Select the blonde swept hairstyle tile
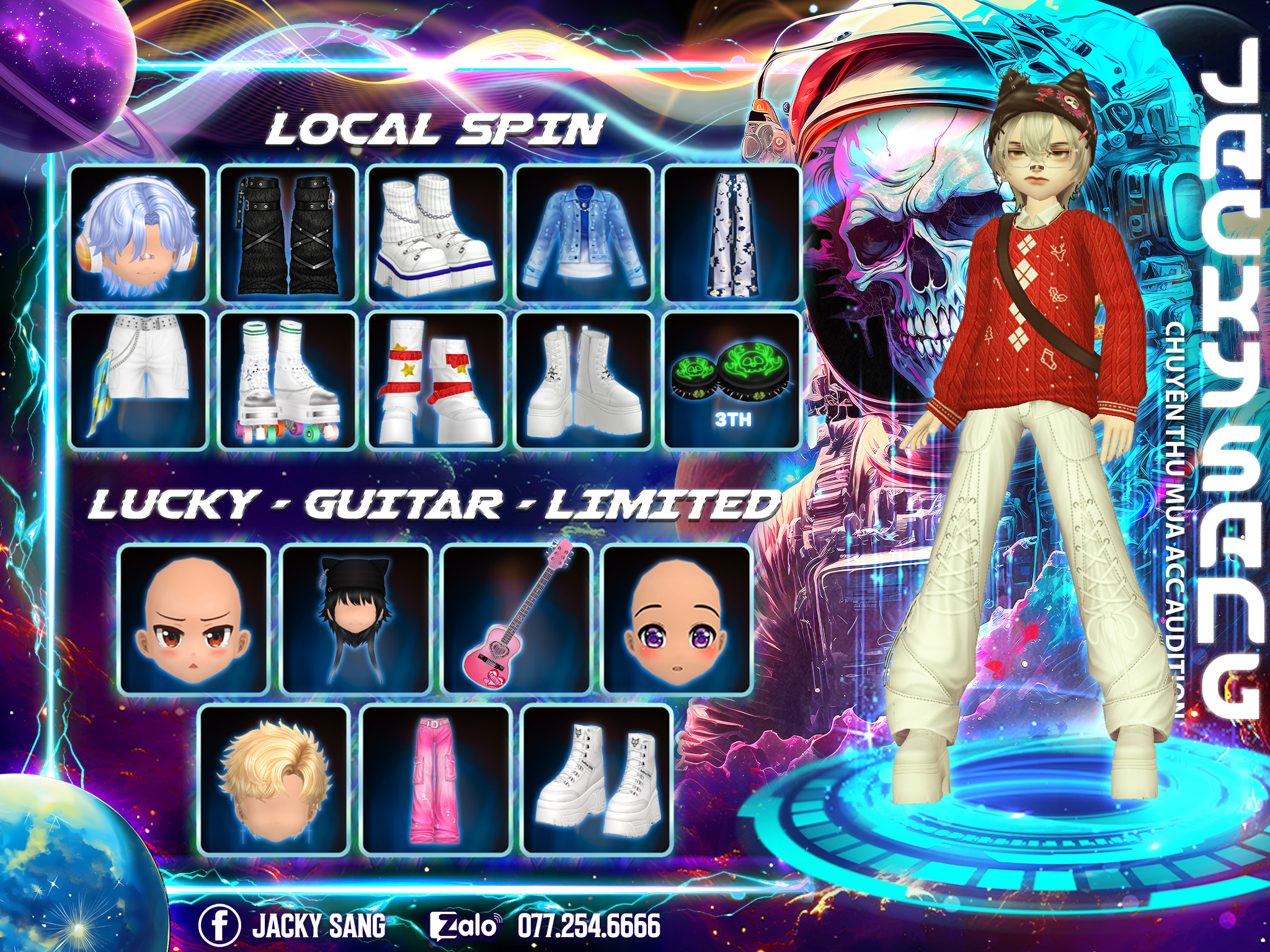Viewport: 1270px width, 952px height. coord(274,780)
